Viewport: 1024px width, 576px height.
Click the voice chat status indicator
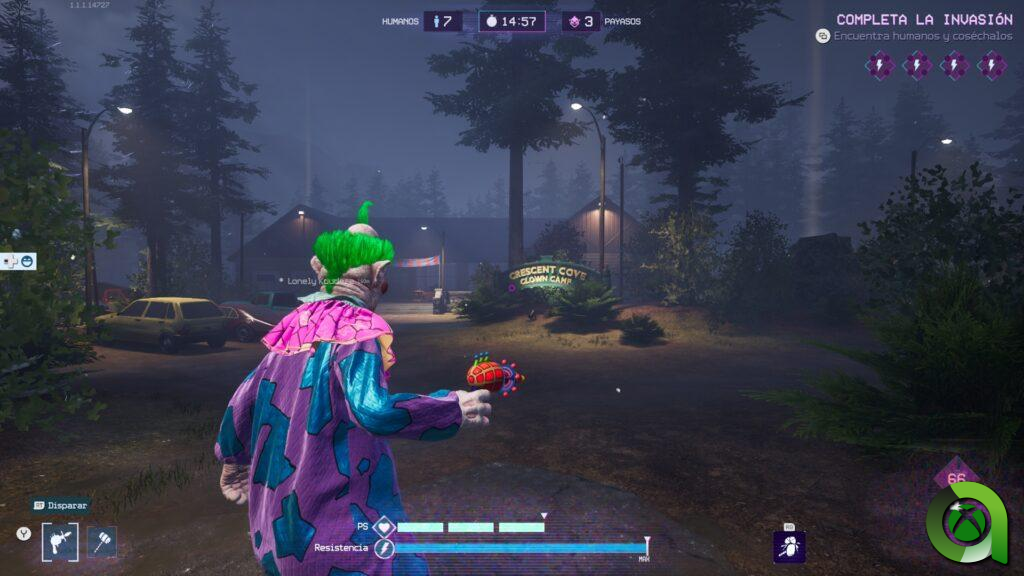(20, 261)
